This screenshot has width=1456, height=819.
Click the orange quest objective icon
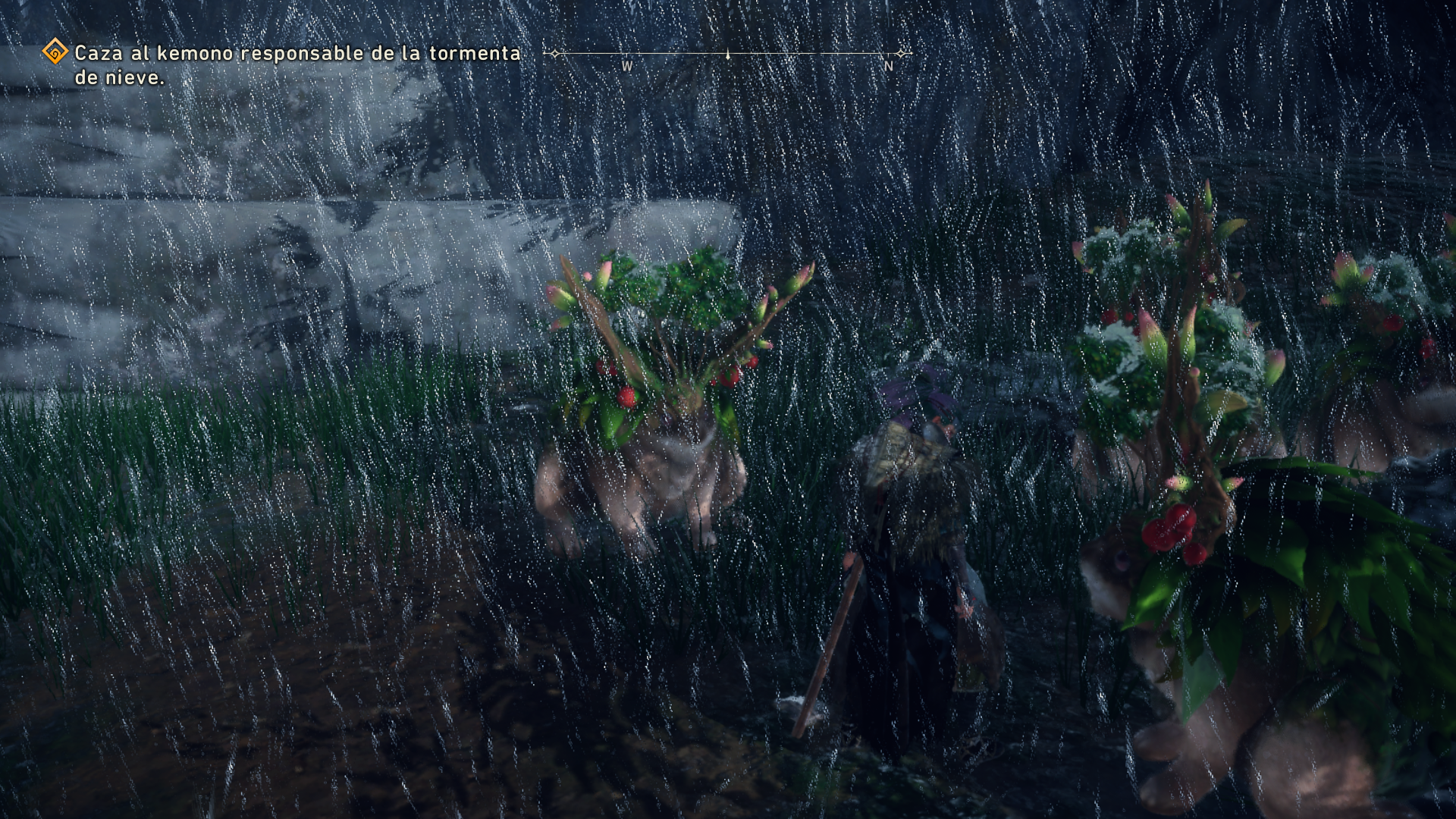(55, 52)
